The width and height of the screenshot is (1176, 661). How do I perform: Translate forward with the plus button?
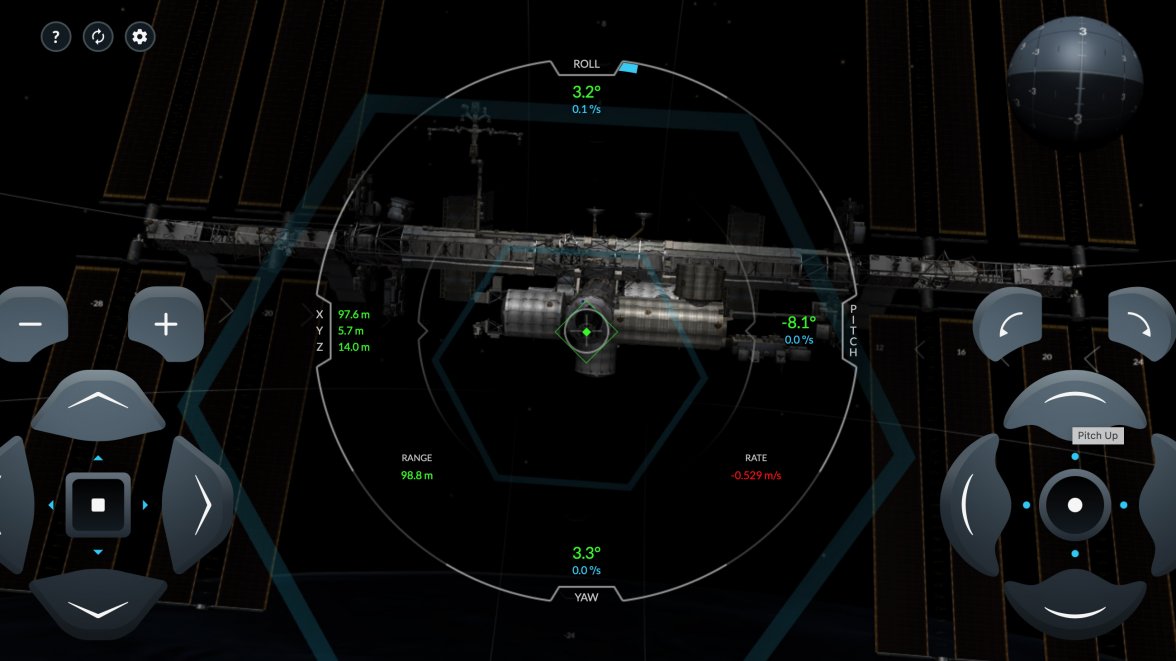coord(166,325)
